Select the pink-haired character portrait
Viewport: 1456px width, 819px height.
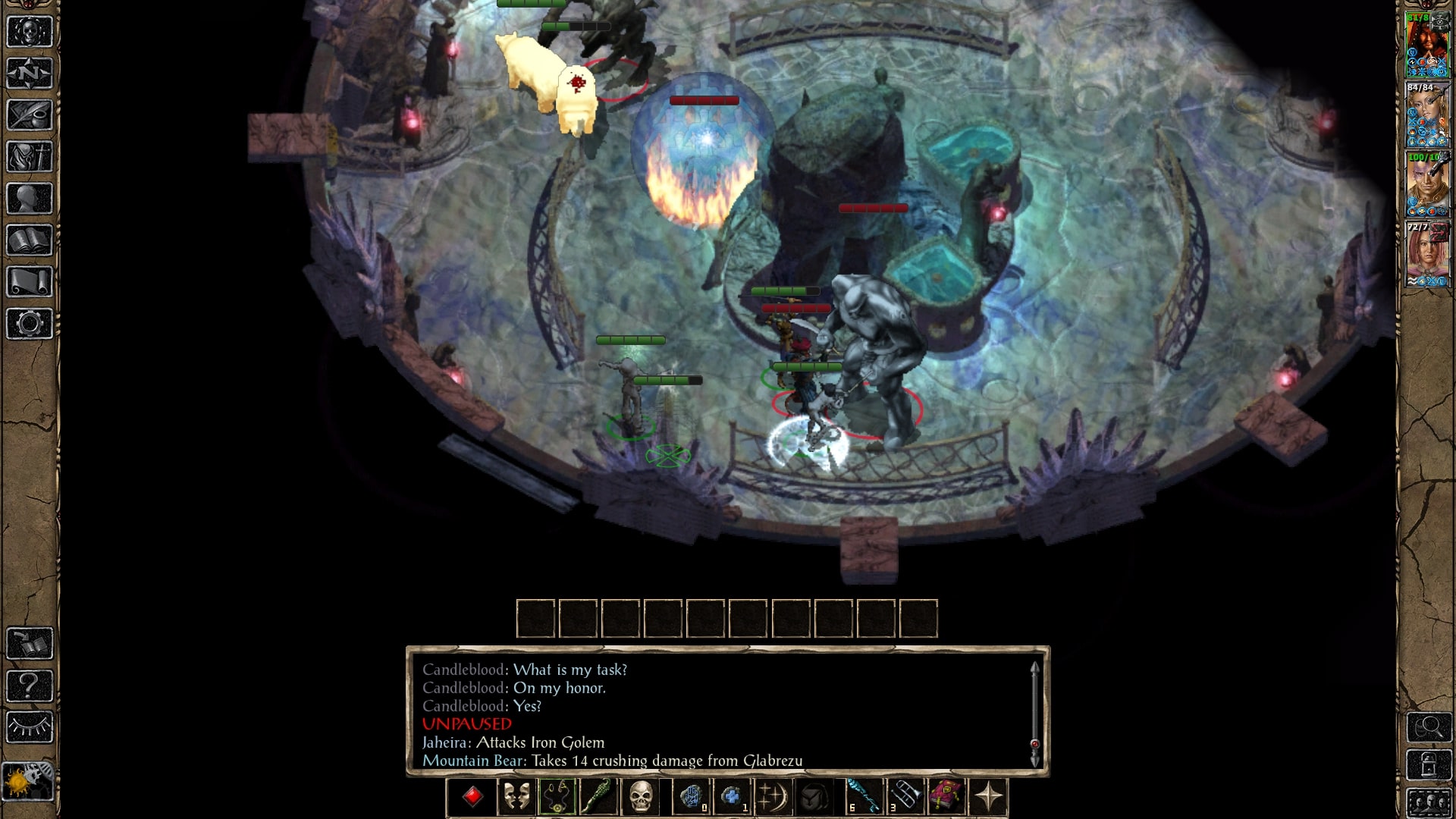point(1427,254)
